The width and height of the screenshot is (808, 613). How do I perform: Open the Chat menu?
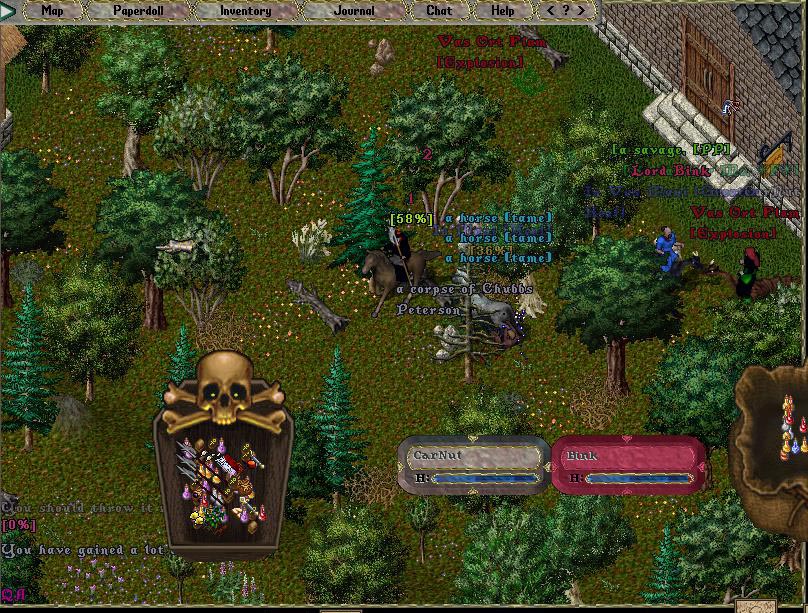click(439, 11)
